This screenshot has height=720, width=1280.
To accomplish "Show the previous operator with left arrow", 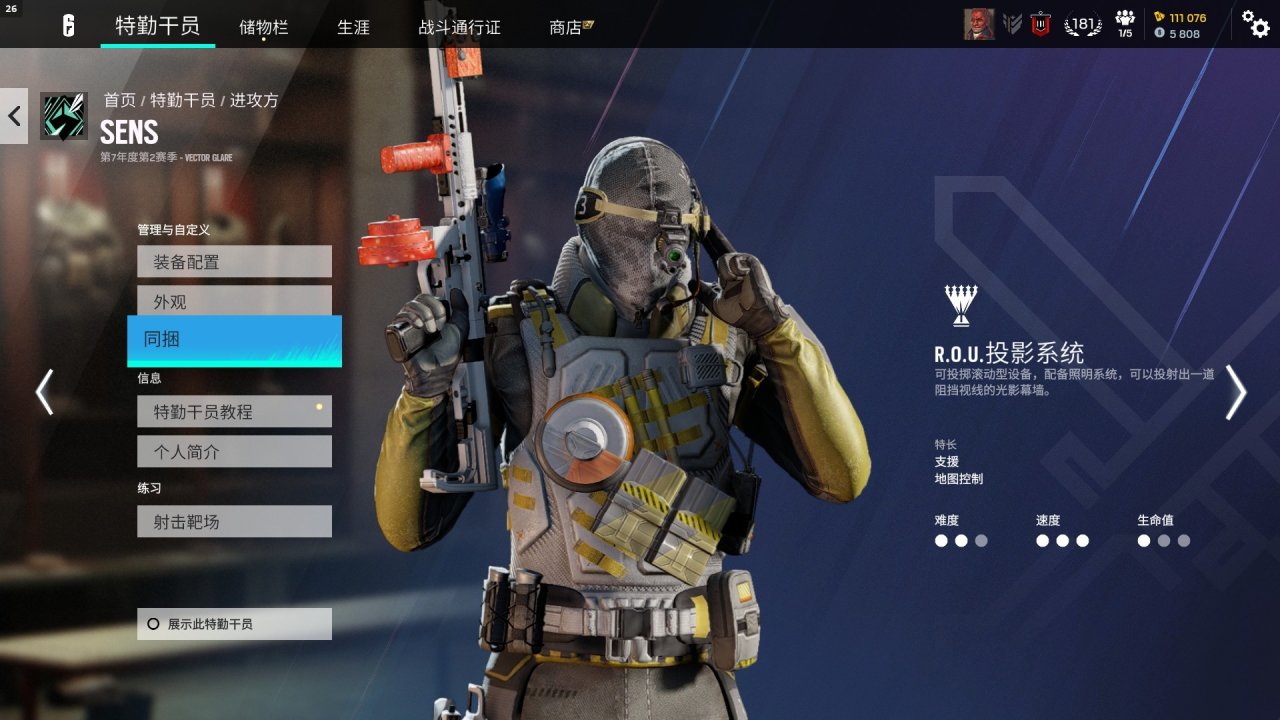I will pos(44,392).
